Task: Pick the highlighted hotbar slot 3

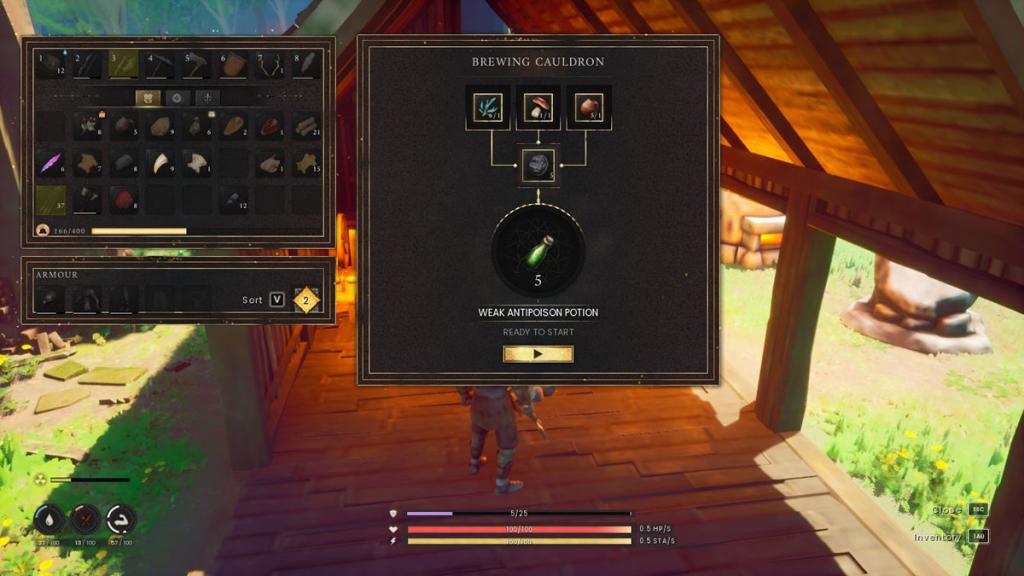Action: pos(124,65)
